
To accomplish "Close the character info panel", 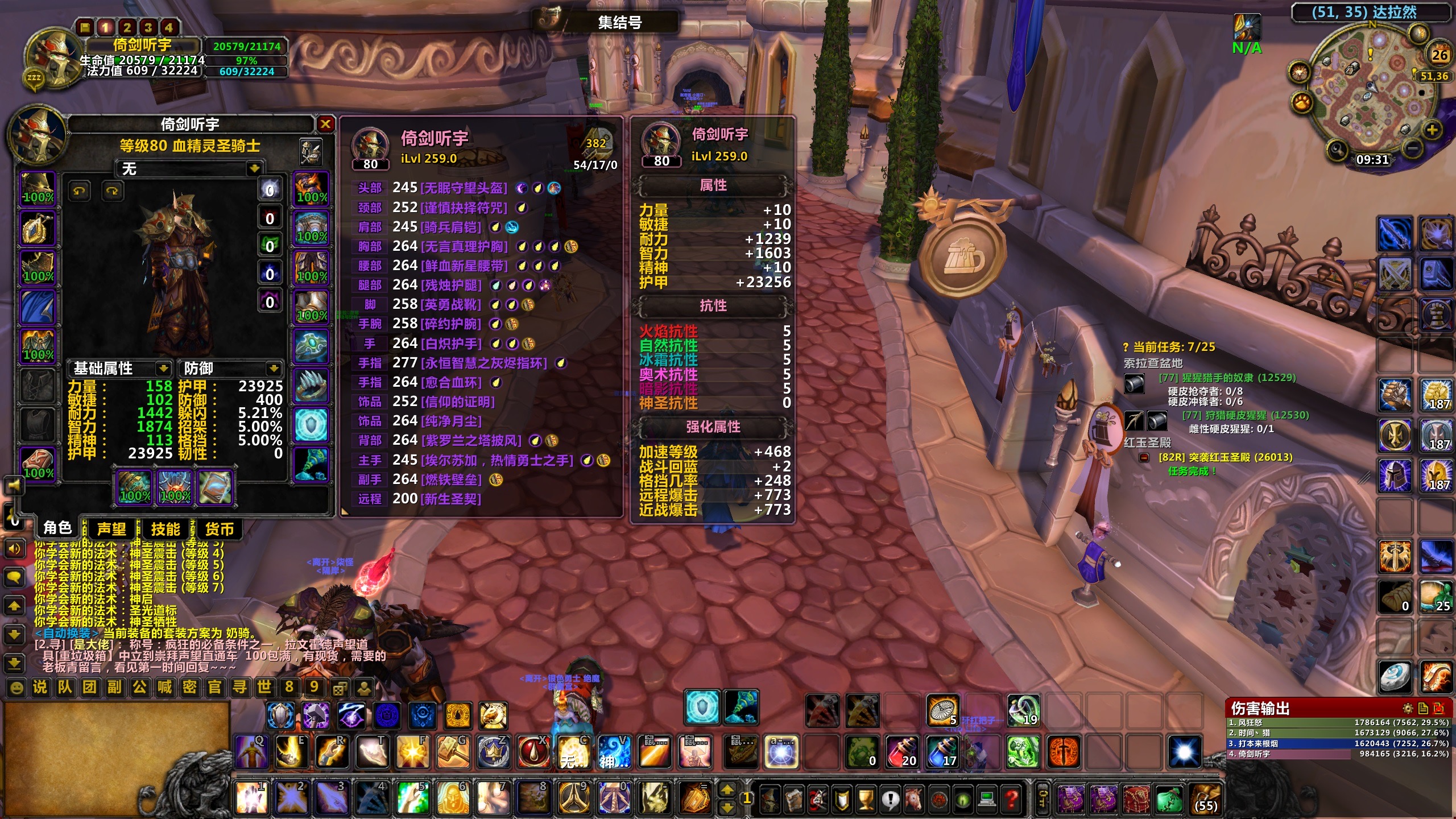I will (x=325, y=124).
